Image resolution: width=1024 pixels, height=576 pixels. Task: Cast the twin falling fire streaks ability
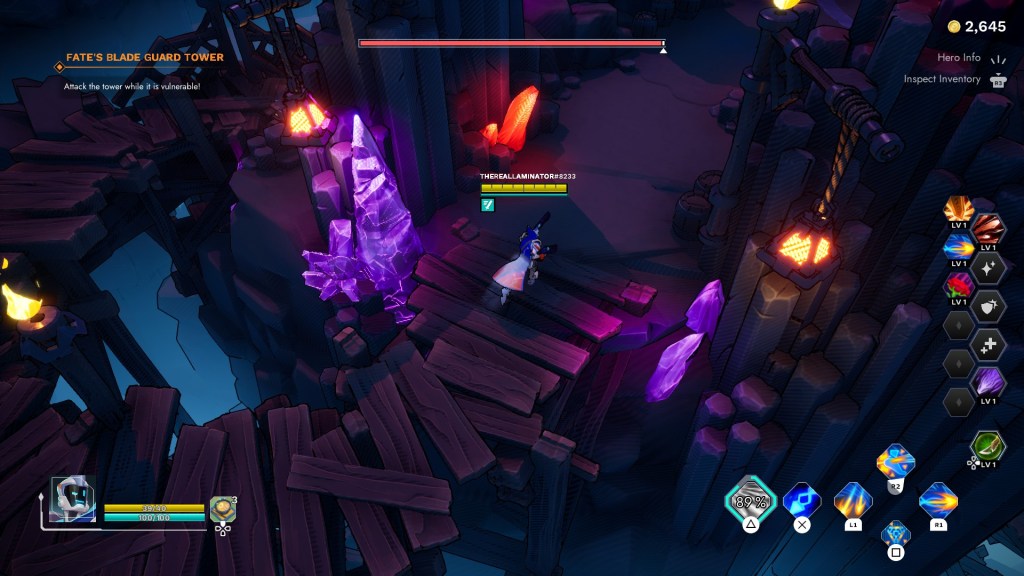point(853,499)
